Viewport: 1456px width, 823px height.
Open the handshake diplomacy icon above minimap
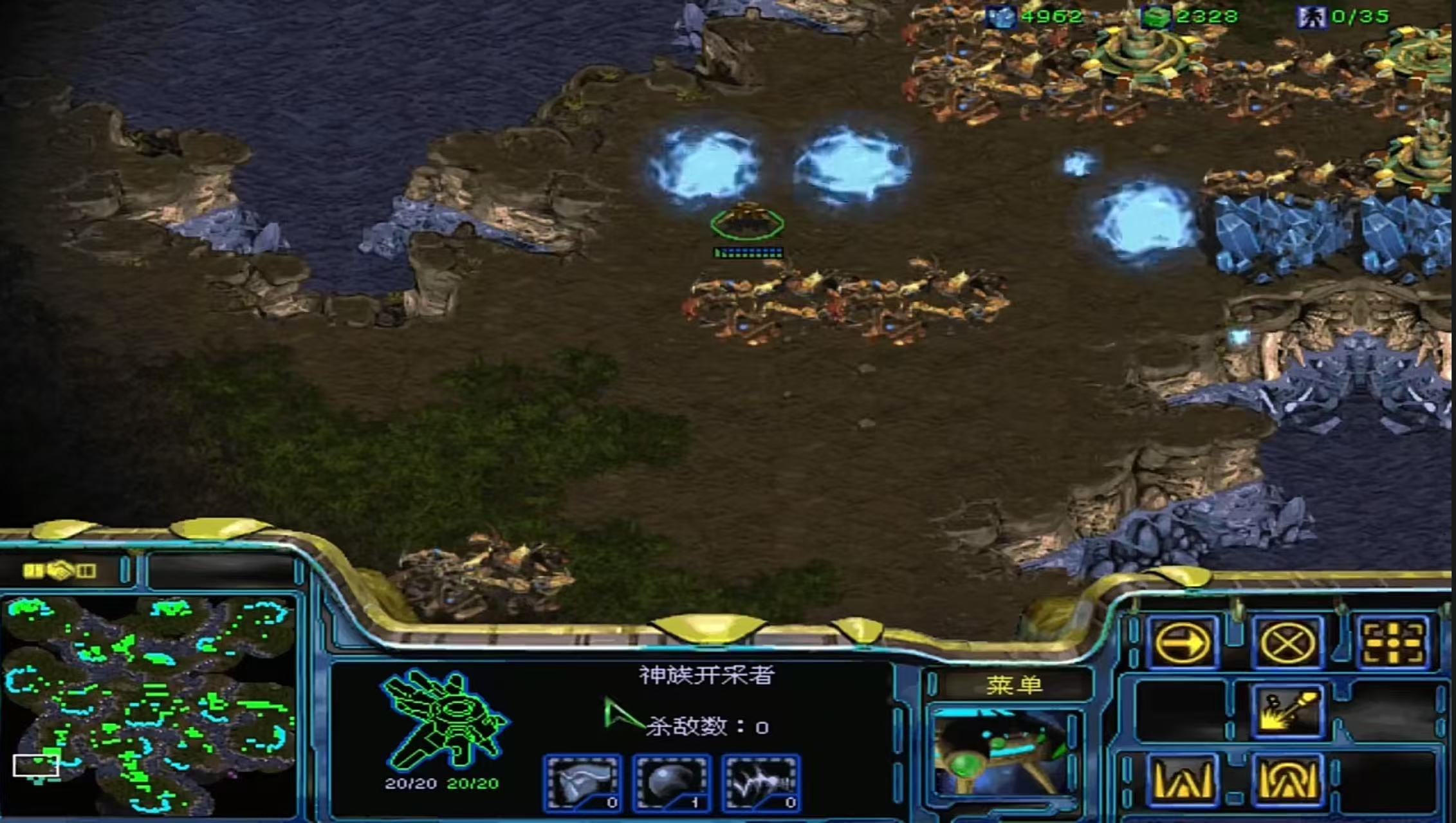60,570
